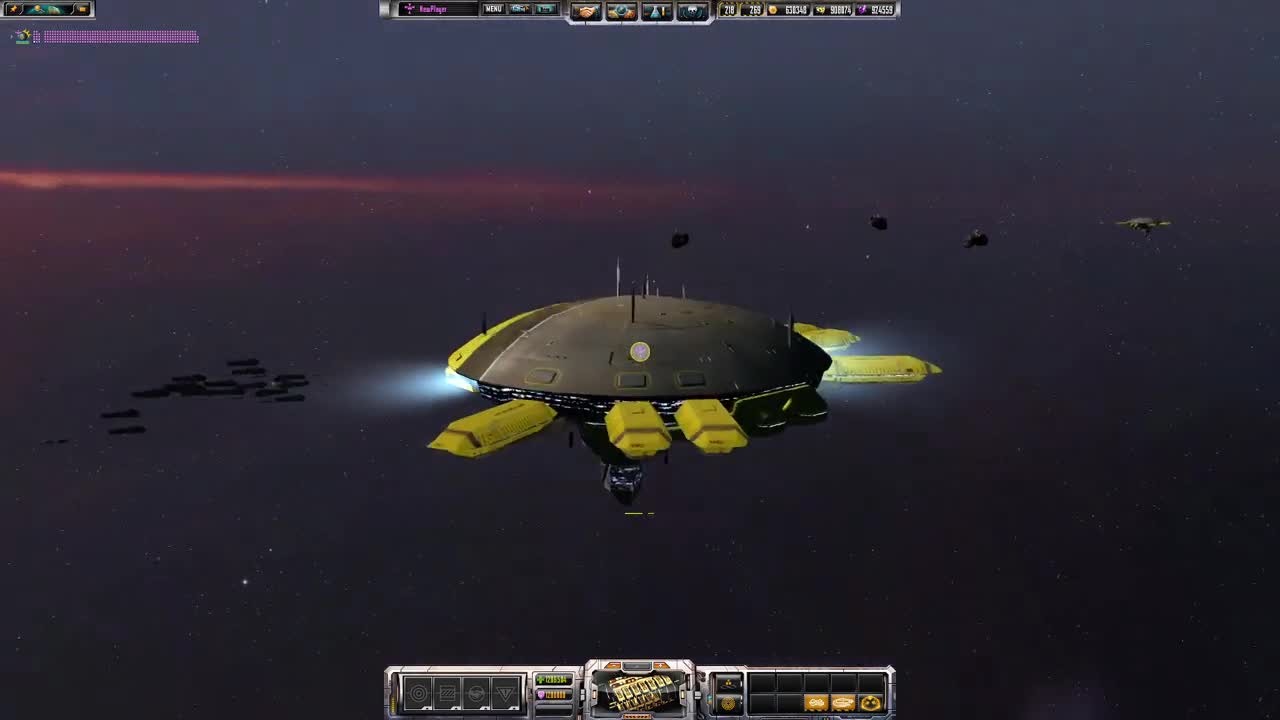This screenshot has width=1280, height=720.
Task: Open the Research flask panel
Action: tap(656, 10)
